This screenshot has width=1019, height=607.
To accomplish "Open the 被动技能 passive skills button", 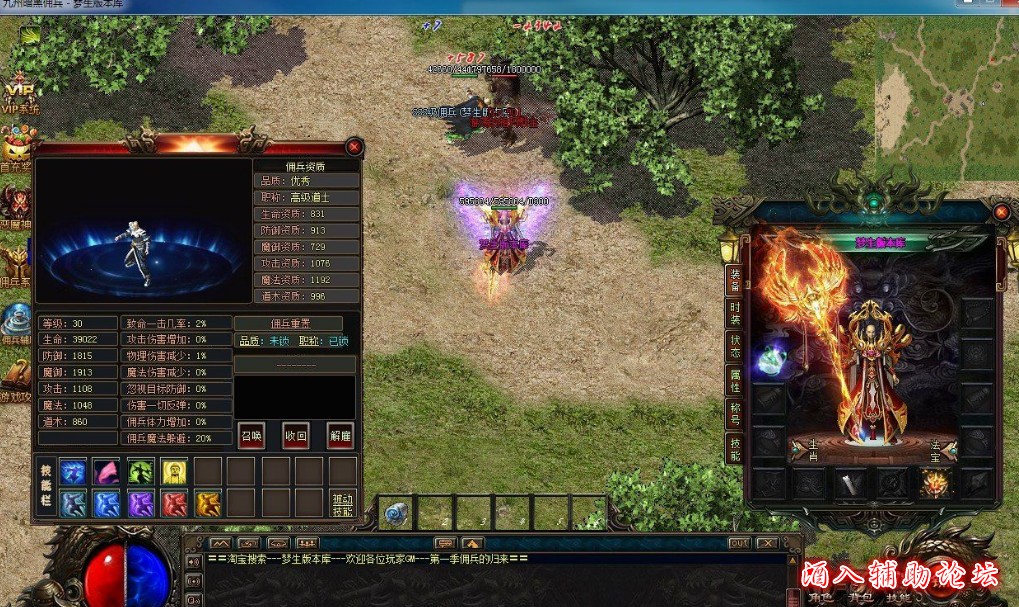I will click(343, 504).
